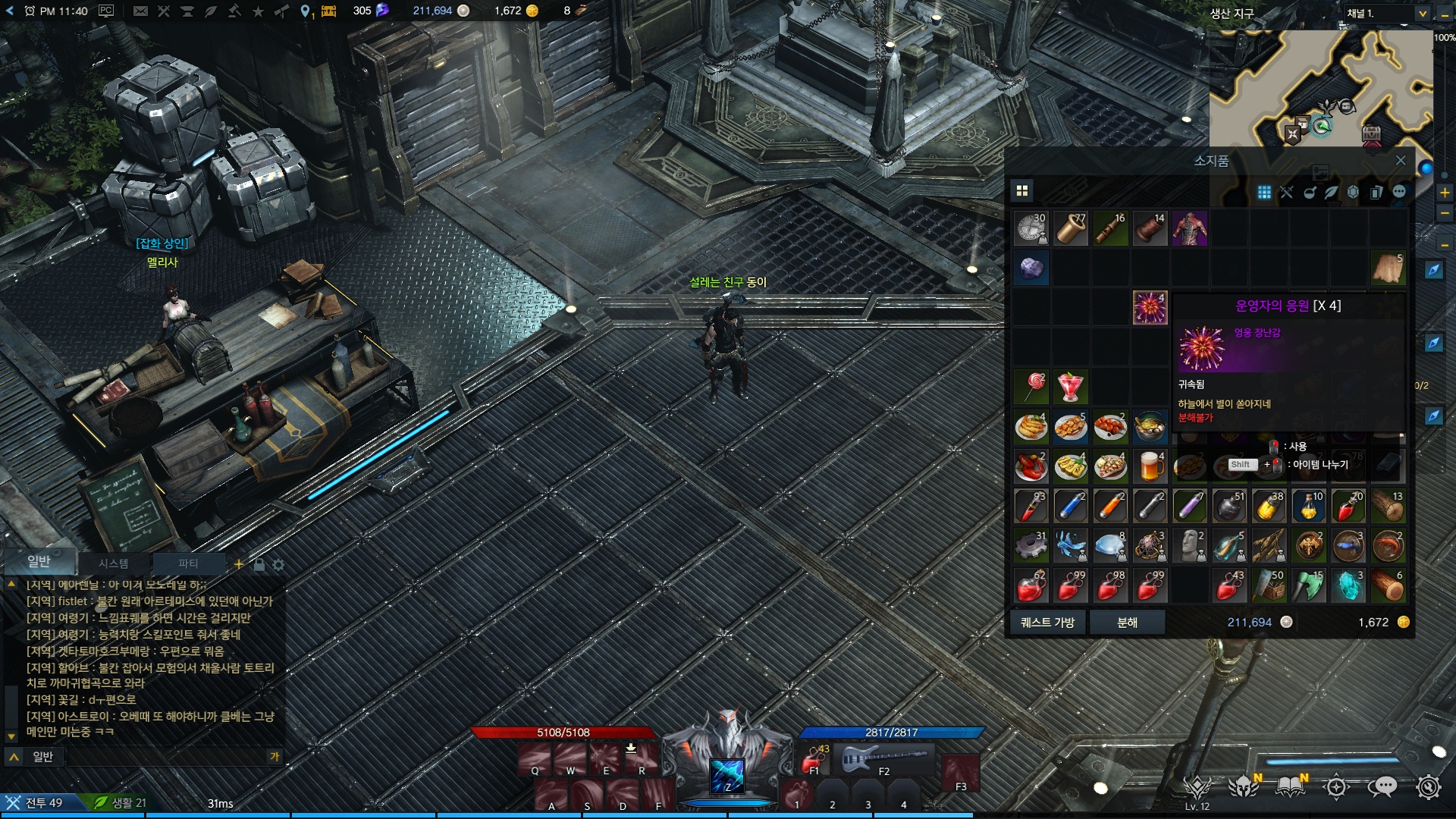The height and width of the screenshot is (819, 1456).
Task: Select the wood log stack of 13
Action: click(1388, 507)
